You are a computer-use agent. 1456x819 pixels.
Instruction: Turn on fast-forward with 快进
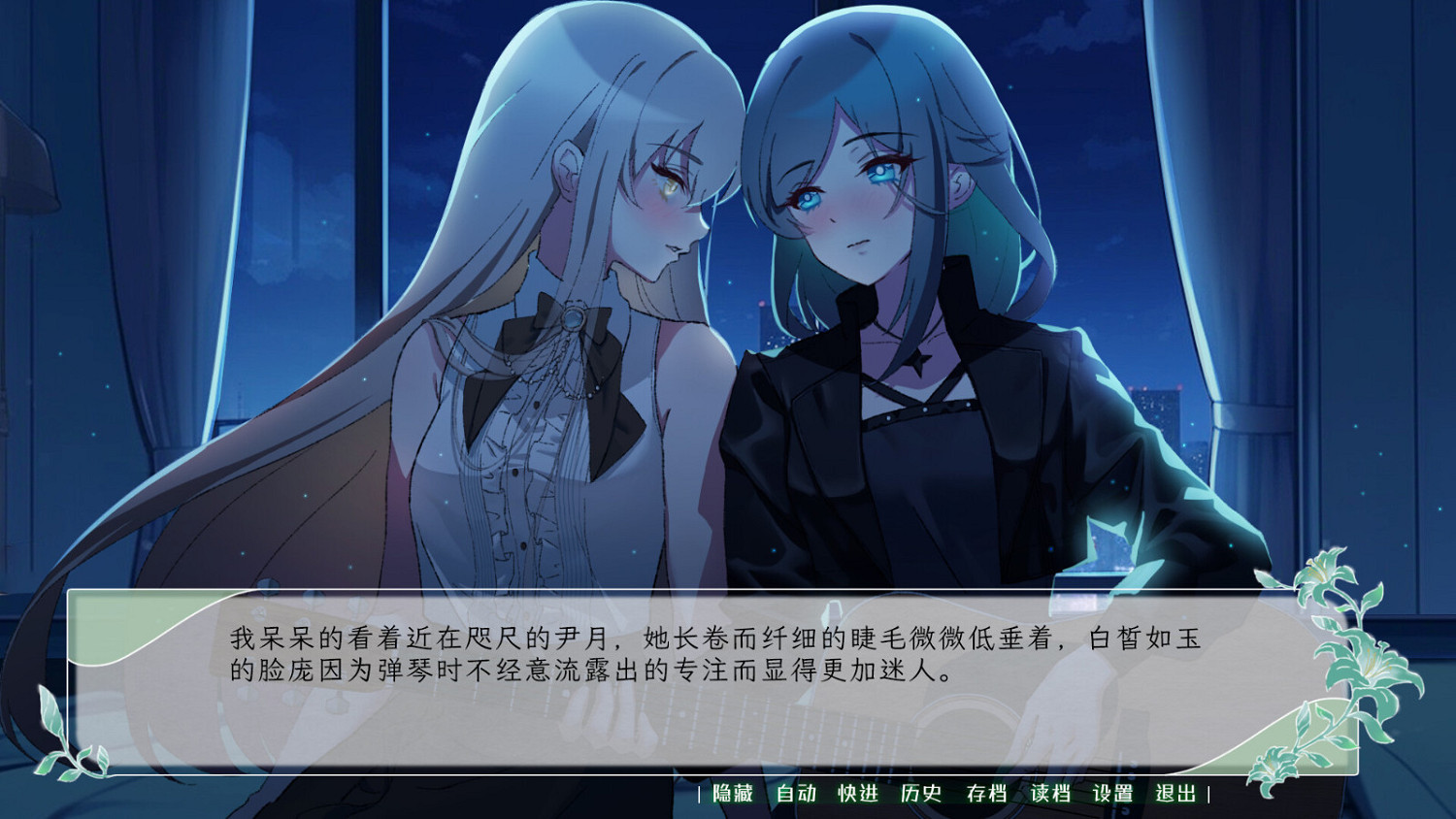(x=856, y=793)
